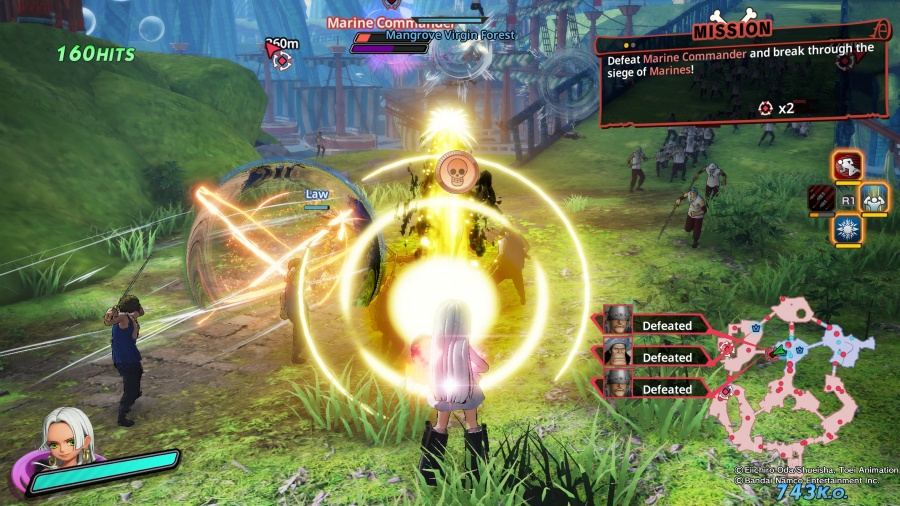Cast the snowflake burst skill

point(848,229)
